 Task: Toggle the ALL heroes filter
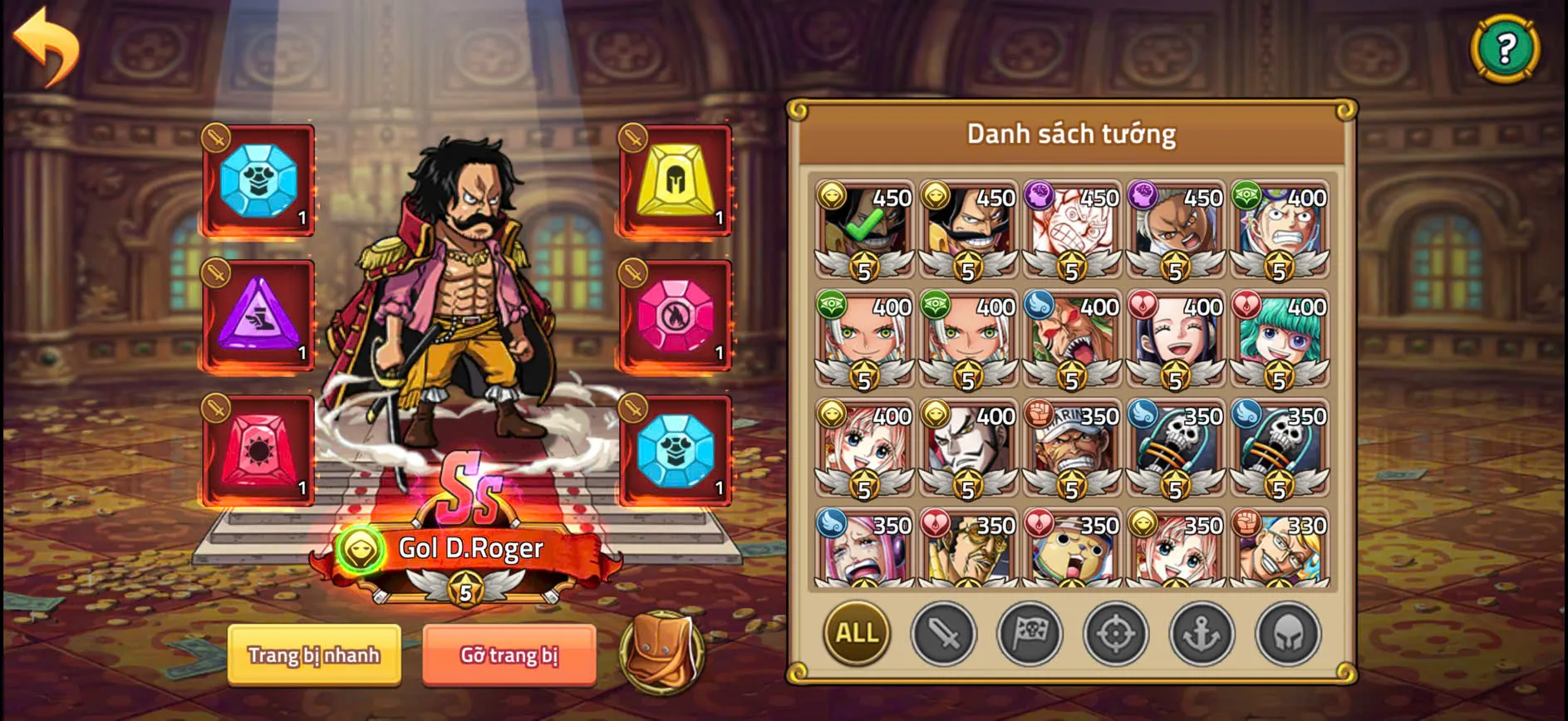click(x=857, y=634)
